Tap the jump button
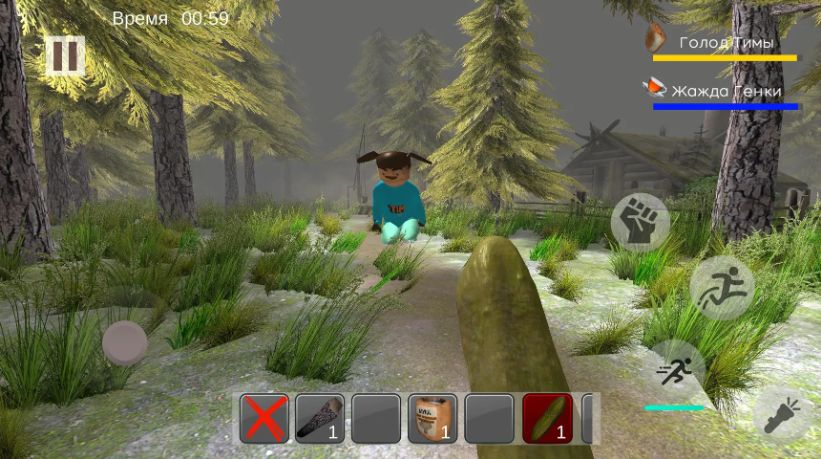 720,288
